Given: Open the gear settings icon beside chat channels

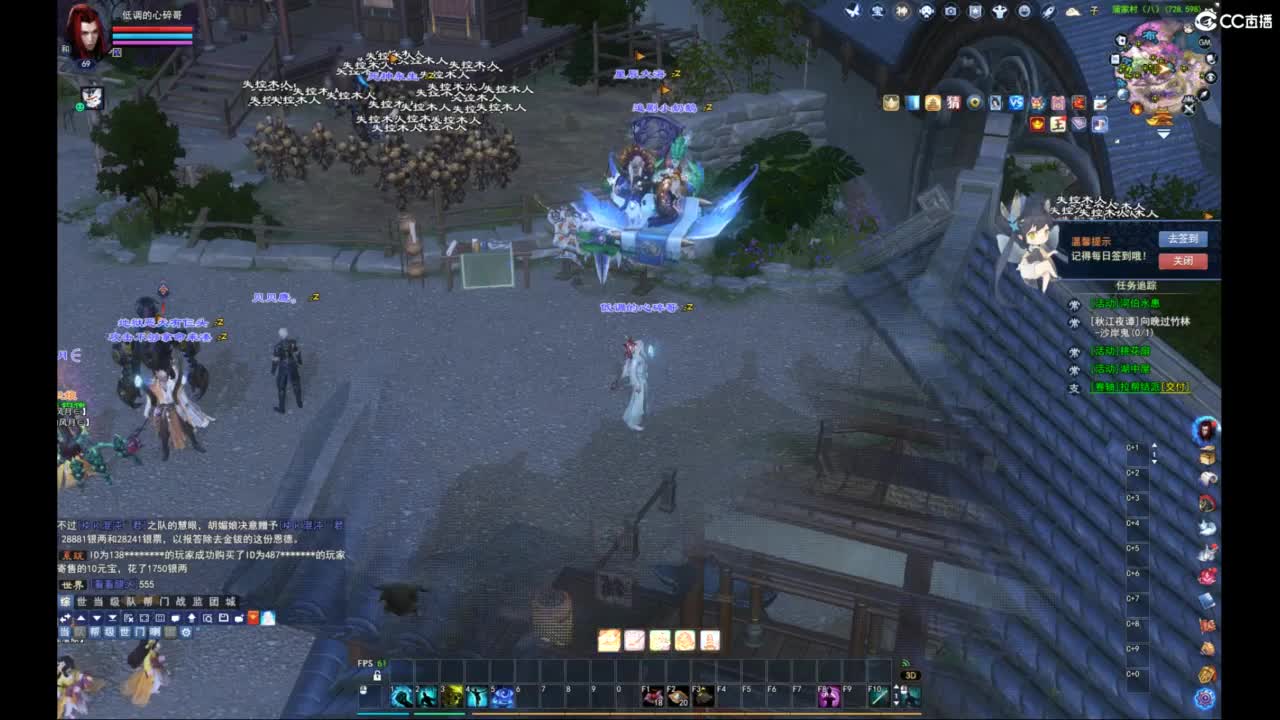Looking at the screenshot, I should pos(186,633).
